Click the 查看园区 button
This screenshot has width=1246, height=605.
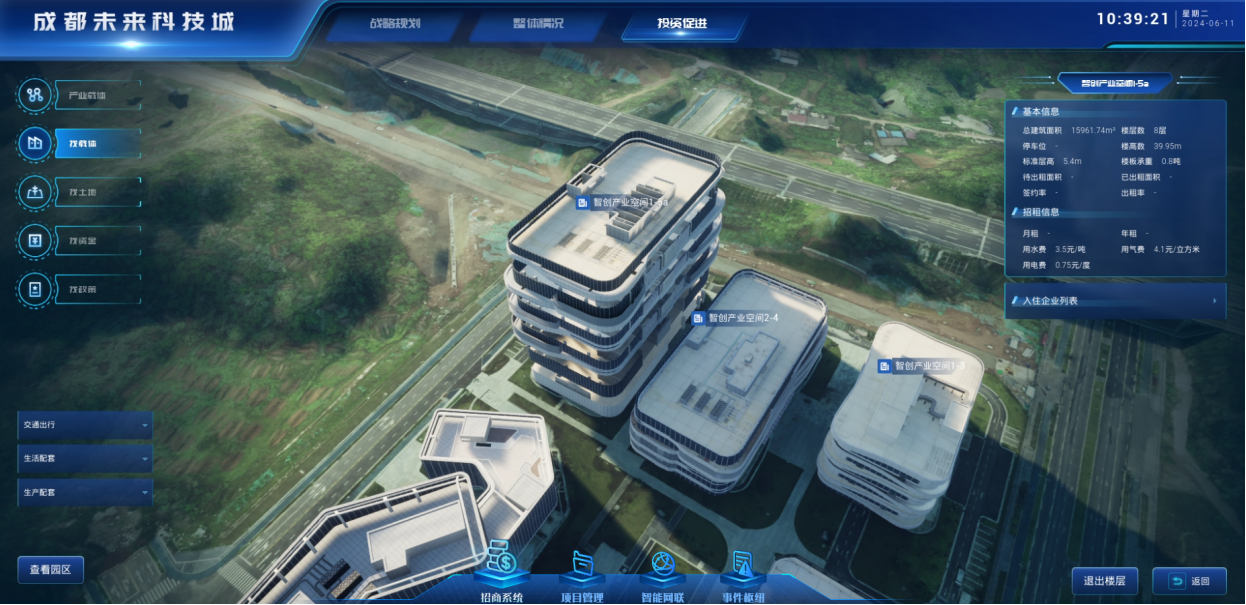click(51, 570)
